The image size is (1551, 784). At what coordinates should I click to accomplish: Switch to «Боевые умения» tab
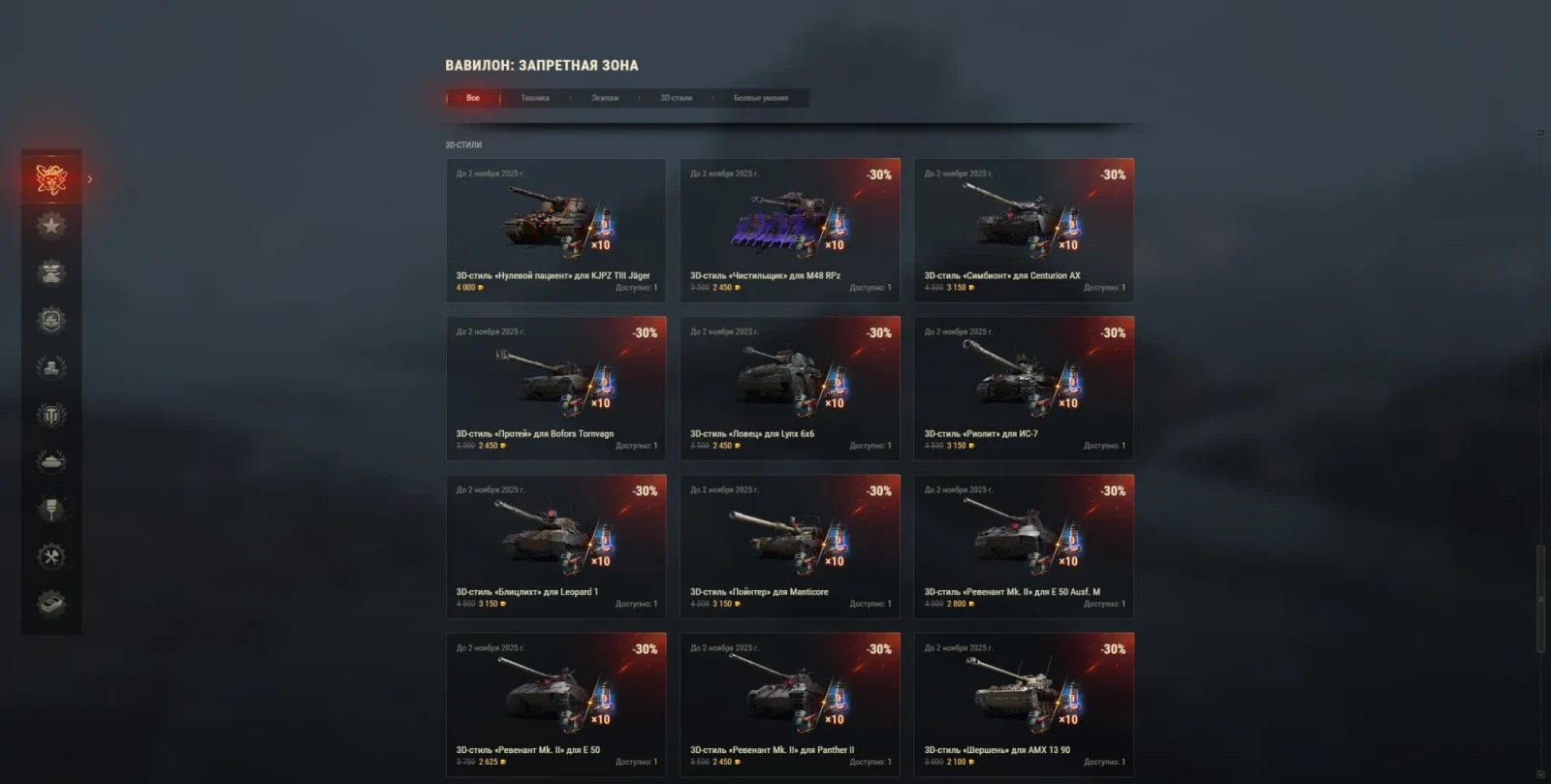tap(761, 98)
